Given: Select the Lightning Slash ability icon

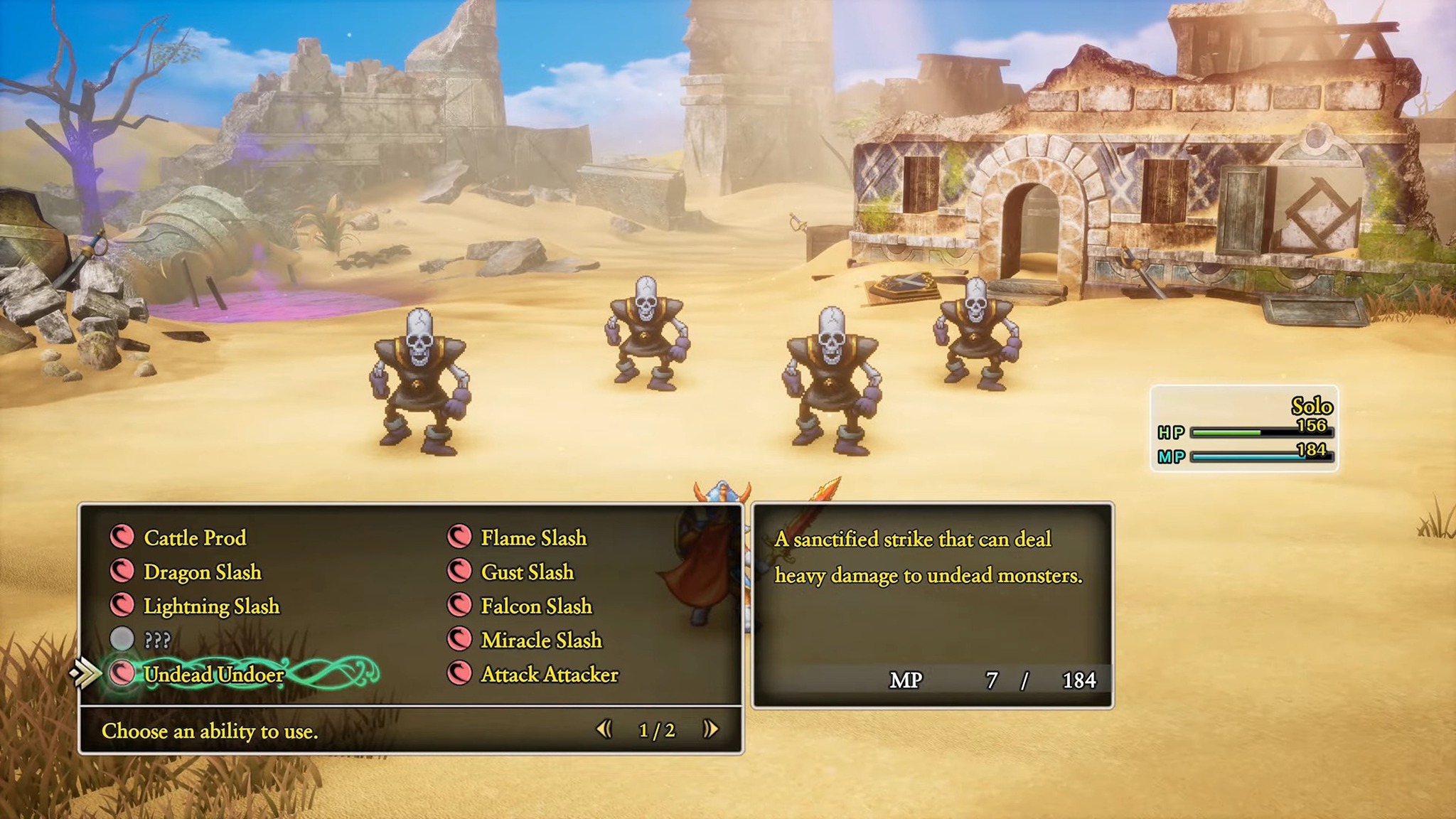Looking at the screenshot, I should tap(124, 606).
